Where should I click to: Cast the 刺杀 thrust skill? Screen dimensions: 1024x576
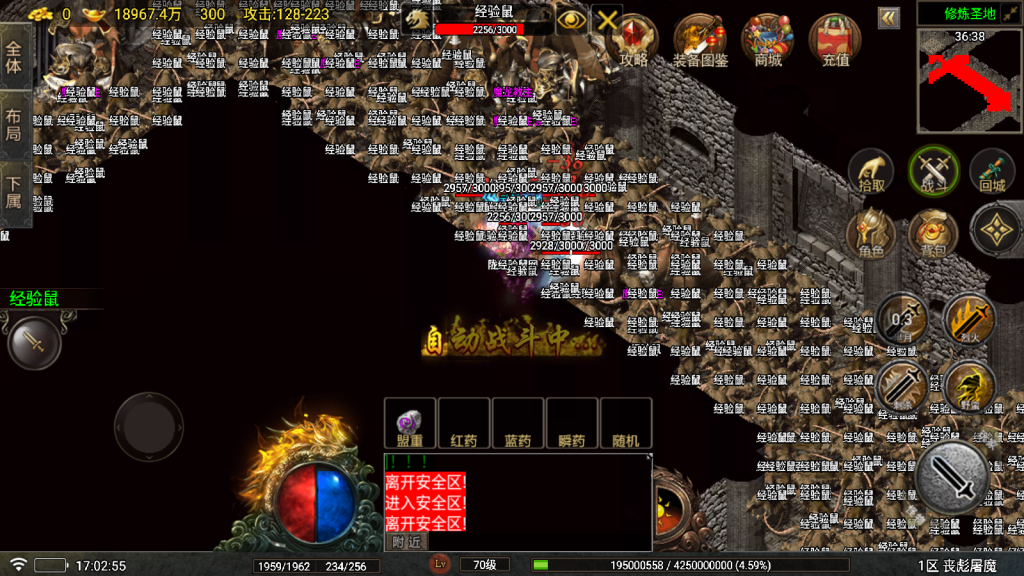tap(902, 386)
